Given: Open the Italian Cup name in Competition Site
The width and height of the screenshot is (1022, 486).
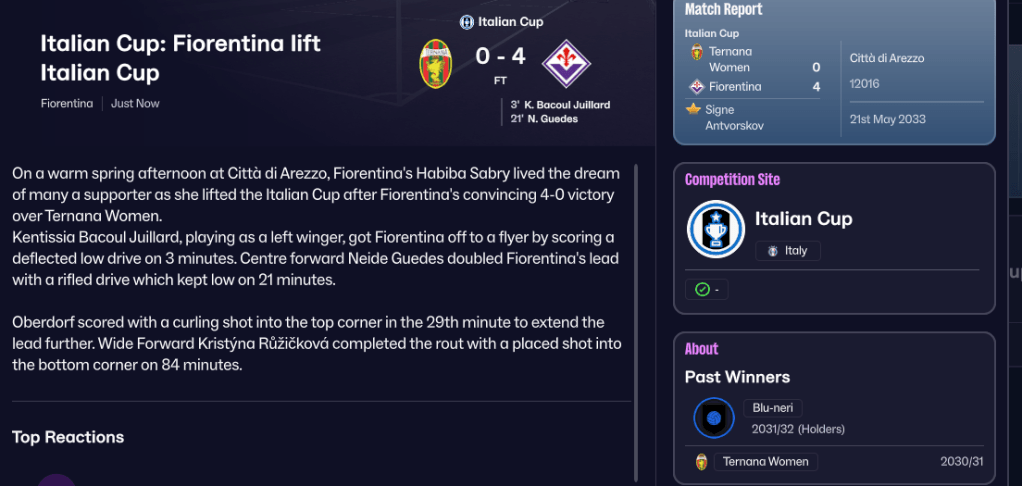Looking at the screenshot, I should tap(803, 219).
